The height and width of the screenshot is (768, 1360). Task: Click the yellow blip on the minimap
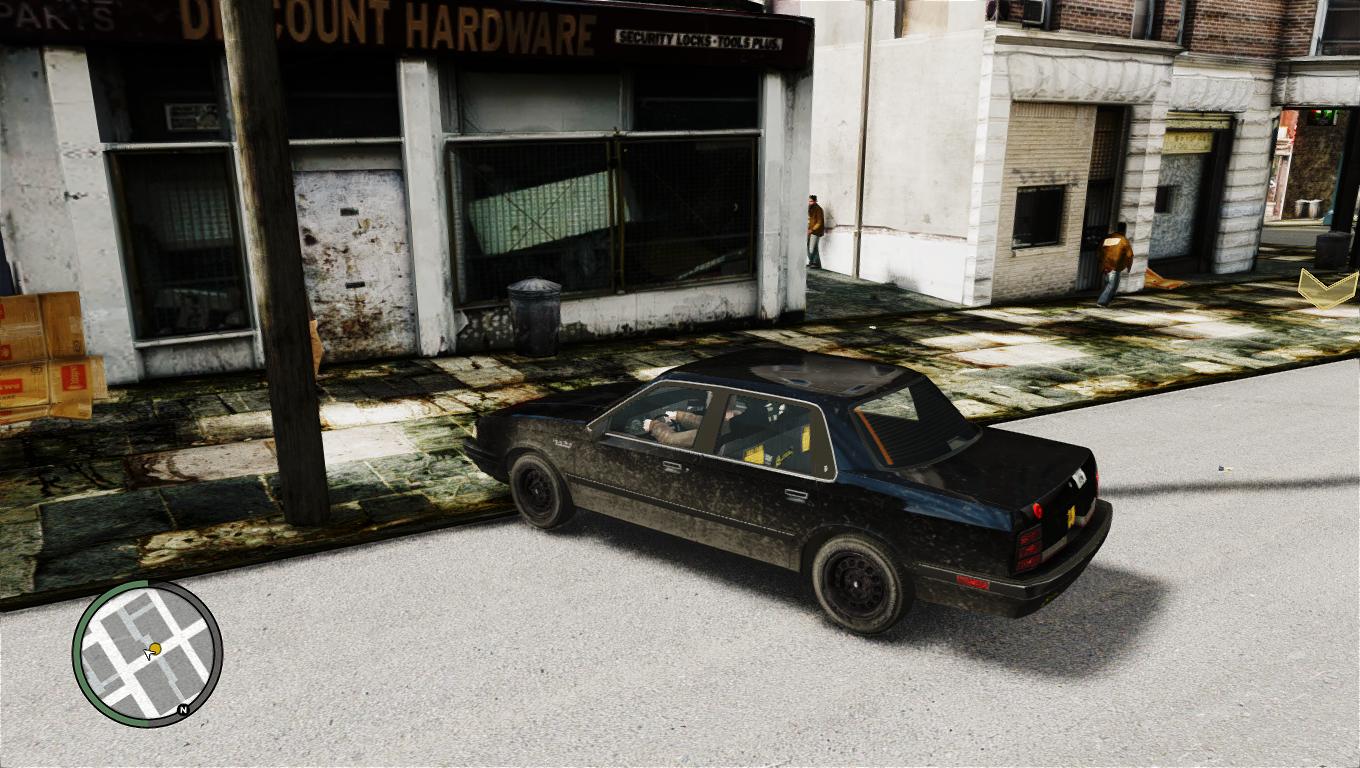155,648
